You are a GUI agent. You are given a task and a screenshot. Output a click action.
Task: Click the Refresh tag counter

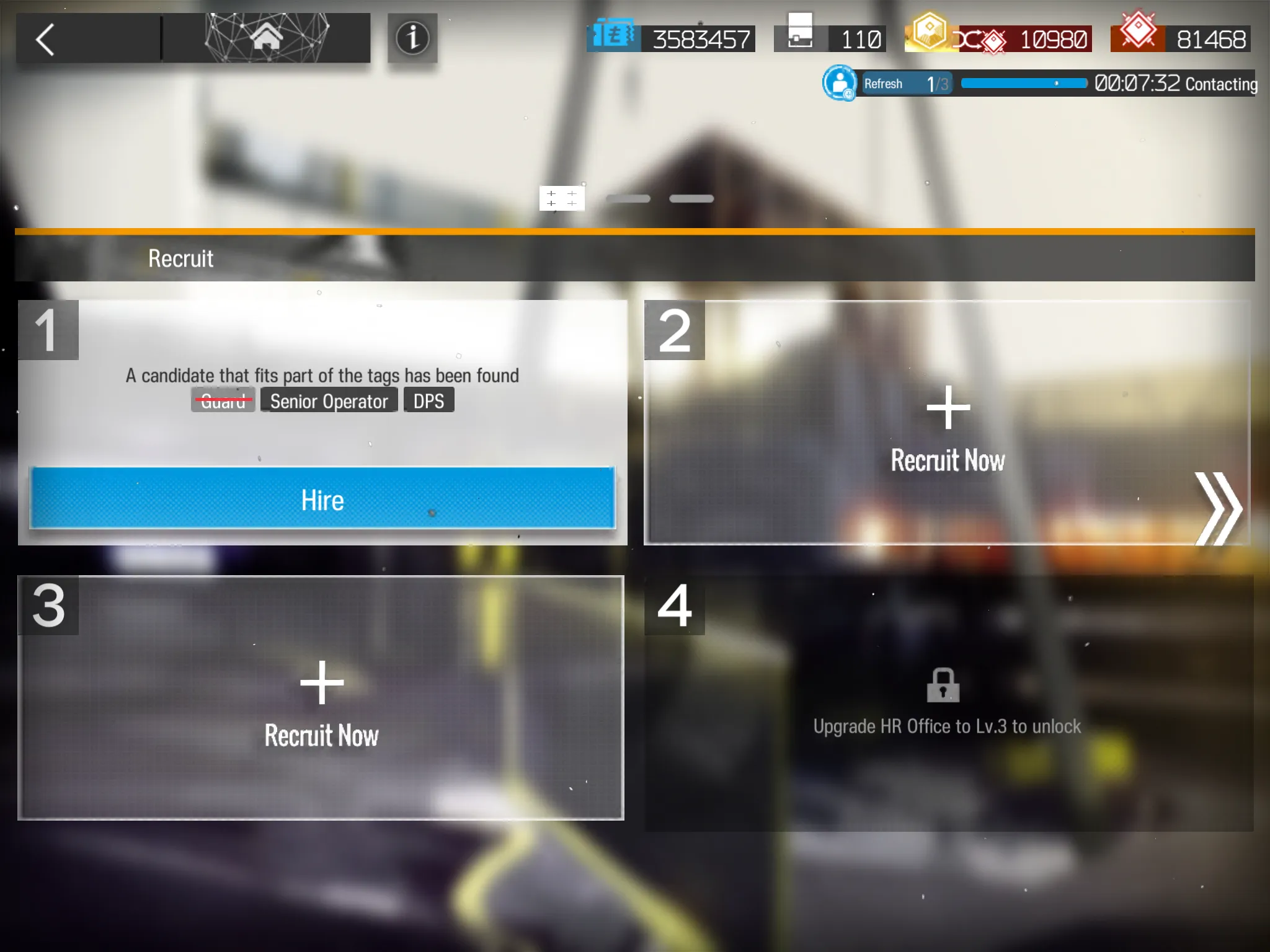(905, 84)
